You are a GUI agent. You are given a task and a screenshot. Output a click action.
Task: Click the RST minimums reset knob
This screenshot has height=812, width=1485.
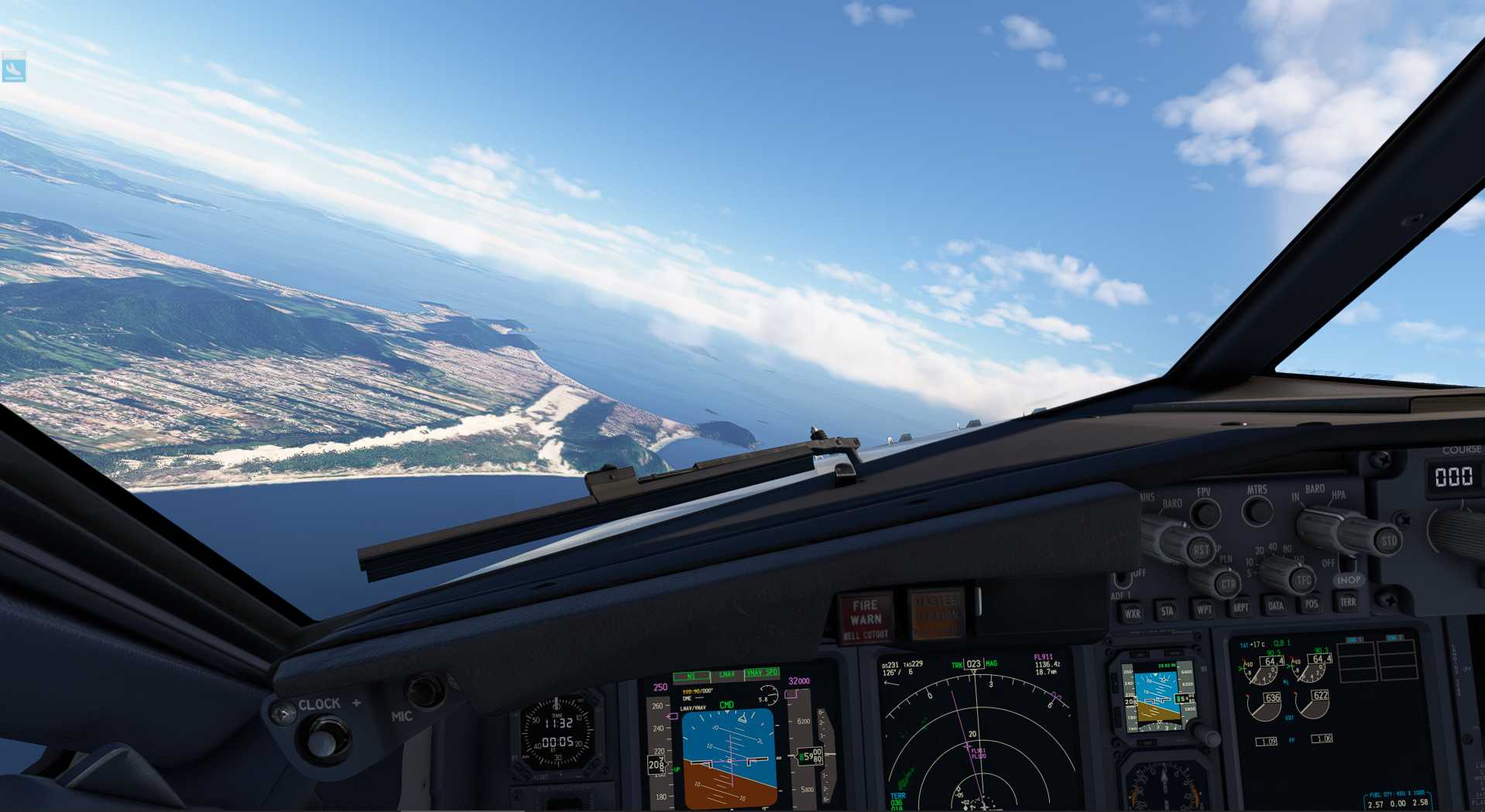pyautogui.click(x=1200, y=549)
